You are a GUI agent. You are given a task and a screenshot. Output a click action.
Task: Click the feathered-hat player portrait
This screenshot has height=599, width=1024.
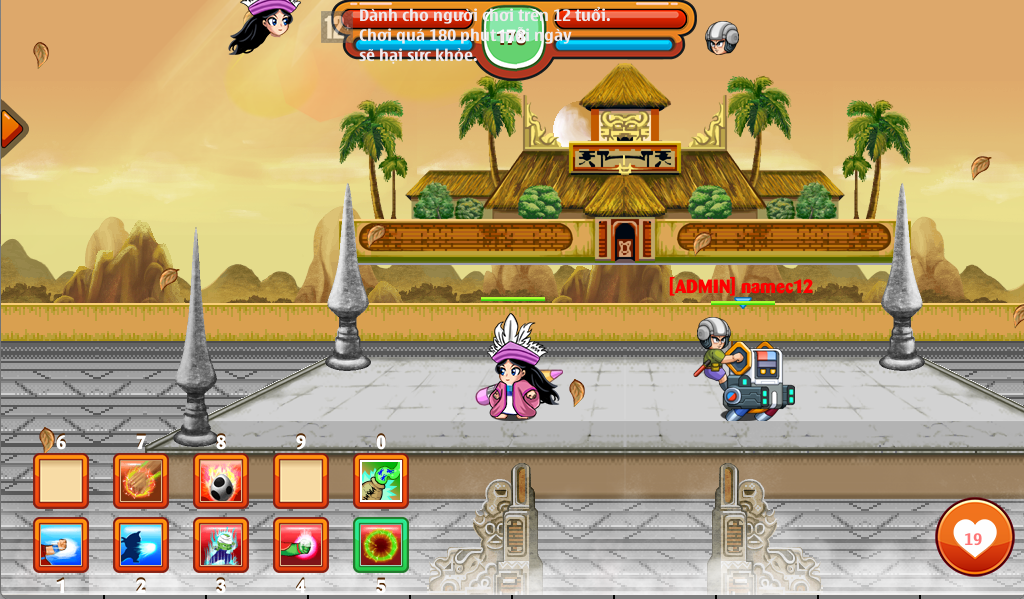click(266, 24)
